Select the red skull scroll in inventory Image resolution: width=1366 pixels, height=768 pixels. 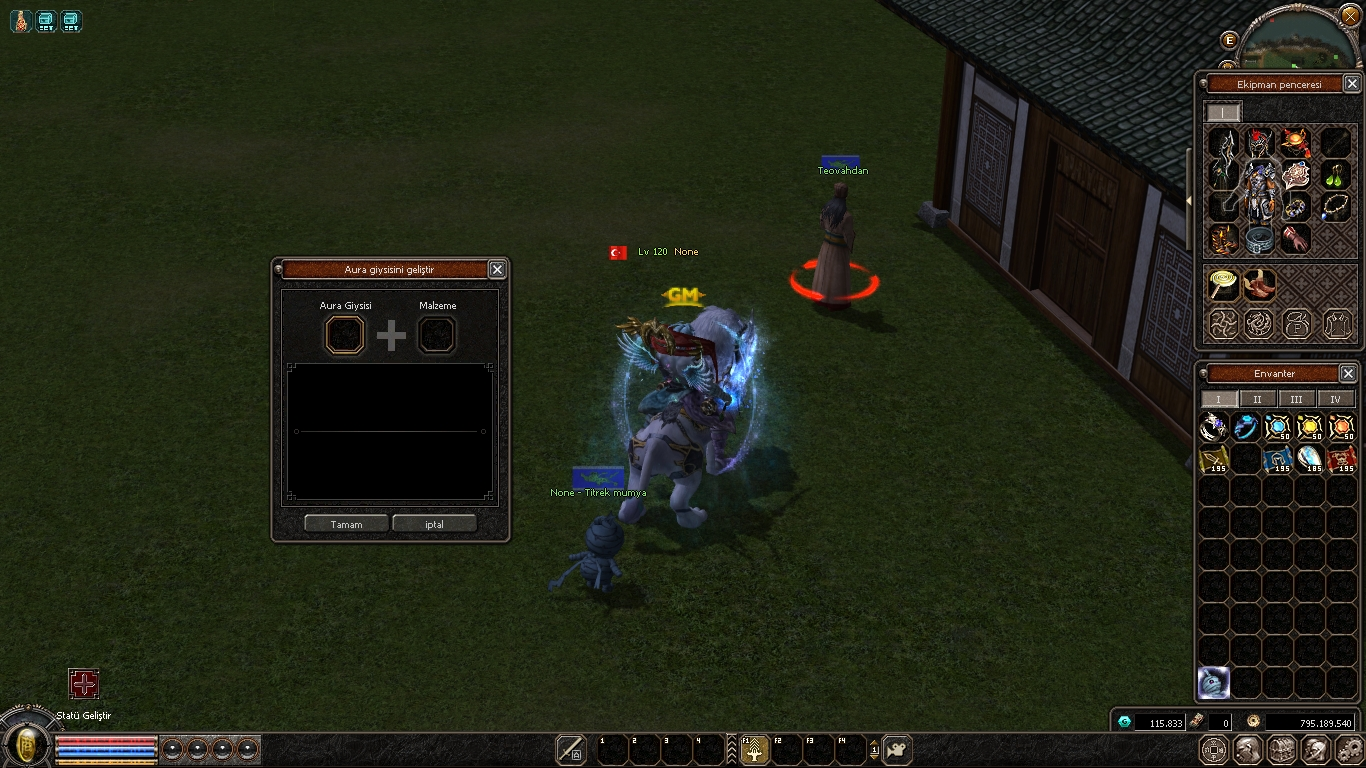[x=1341, y=459]
